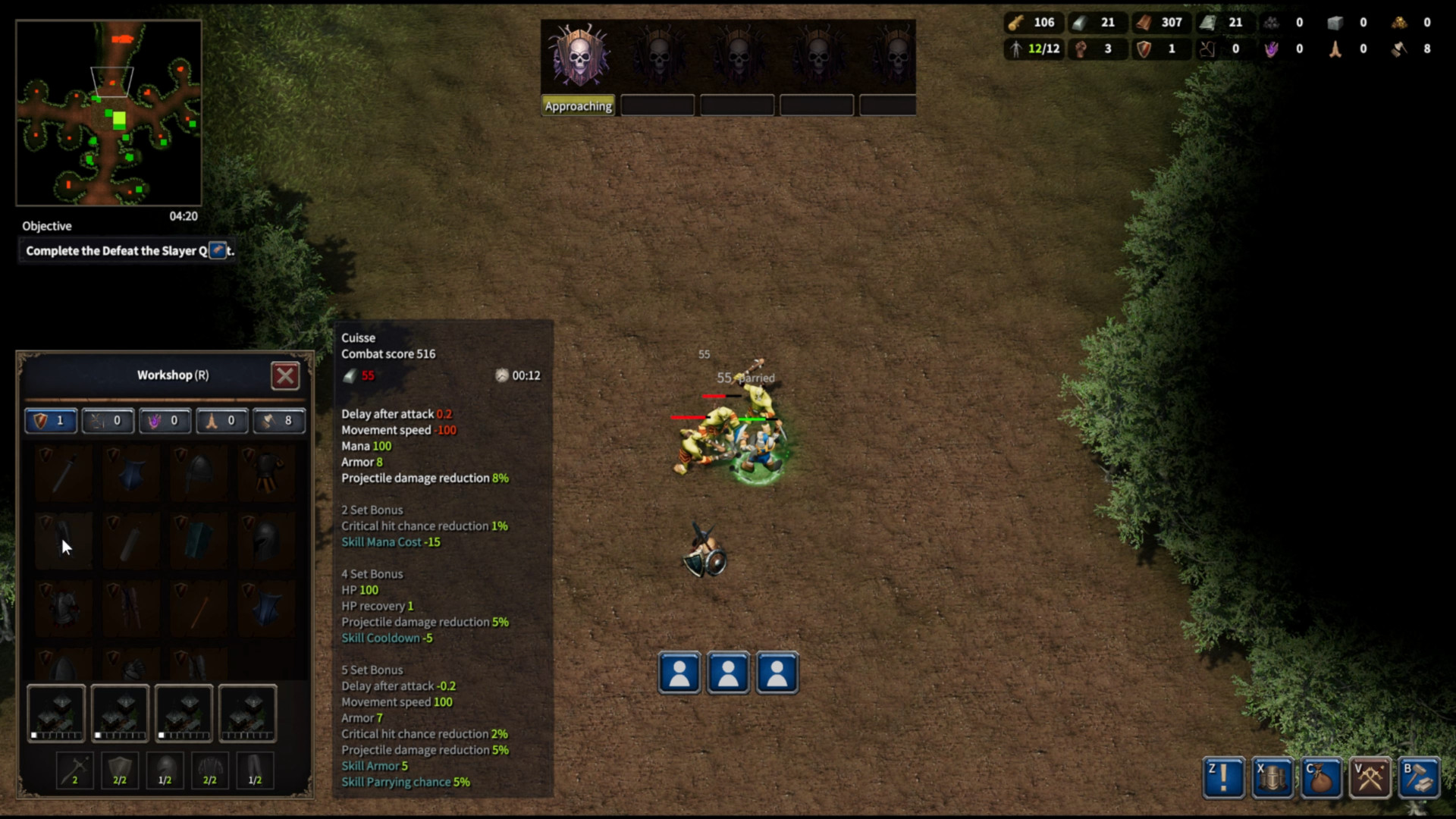1456x819 pixels.
Task: Close the Workshop panel
Action: [285, 375]
